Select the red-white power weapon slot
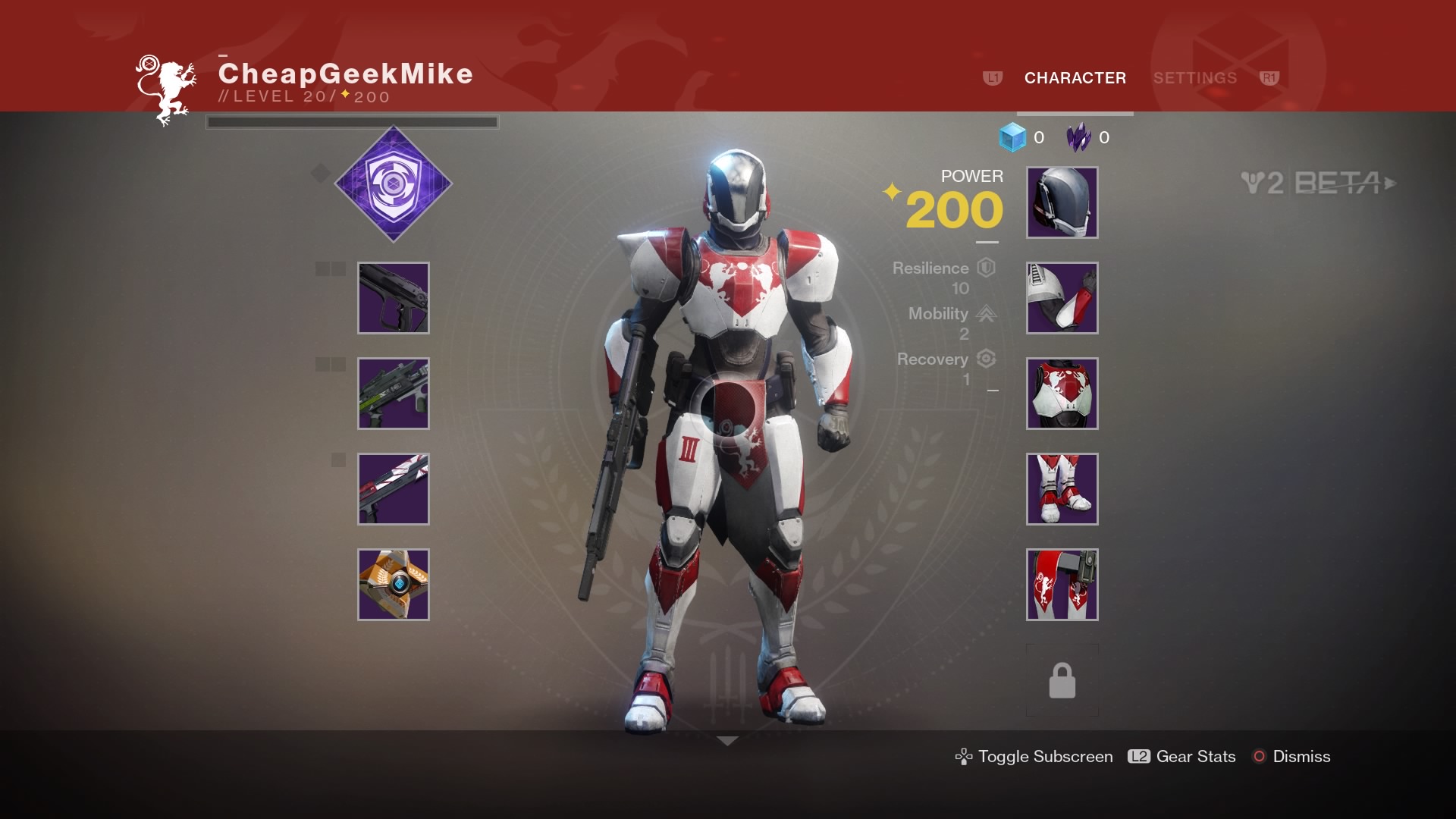Image resolution: width=1456 pixels, height=819 pixels. point(394,489)
